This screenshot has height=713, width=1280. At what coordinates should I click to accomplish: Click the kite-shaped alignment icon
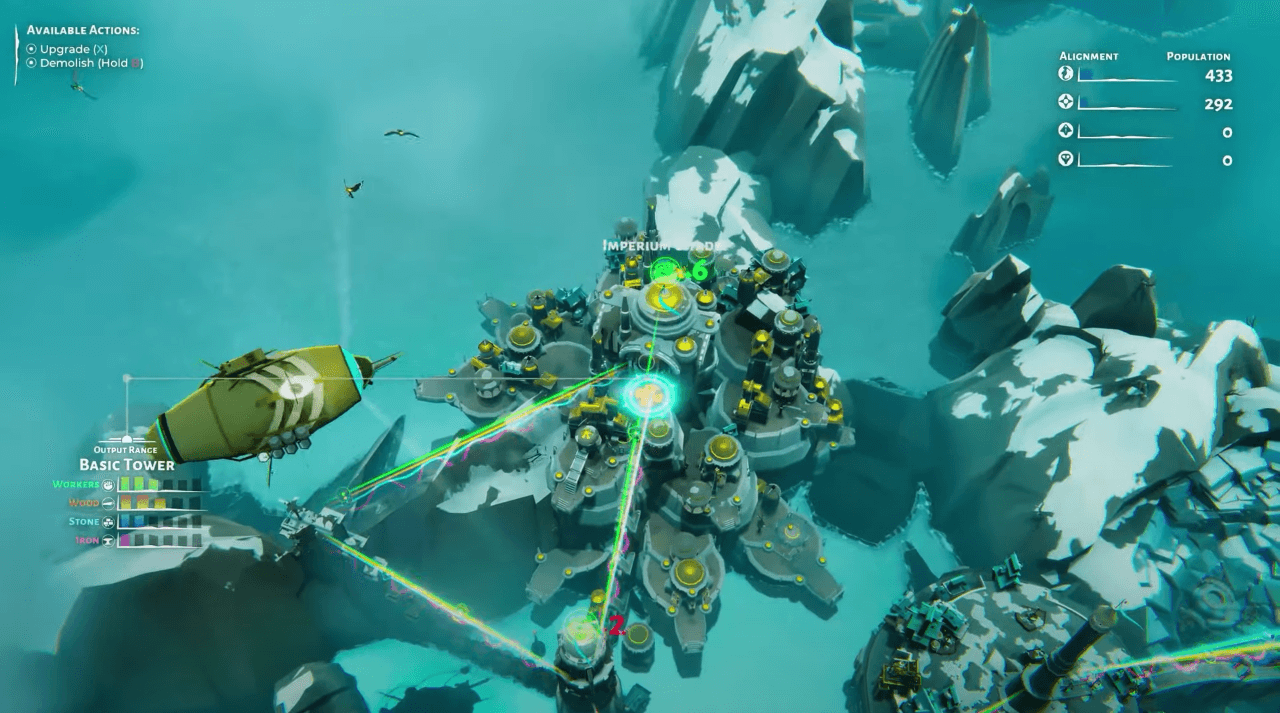1065,131
